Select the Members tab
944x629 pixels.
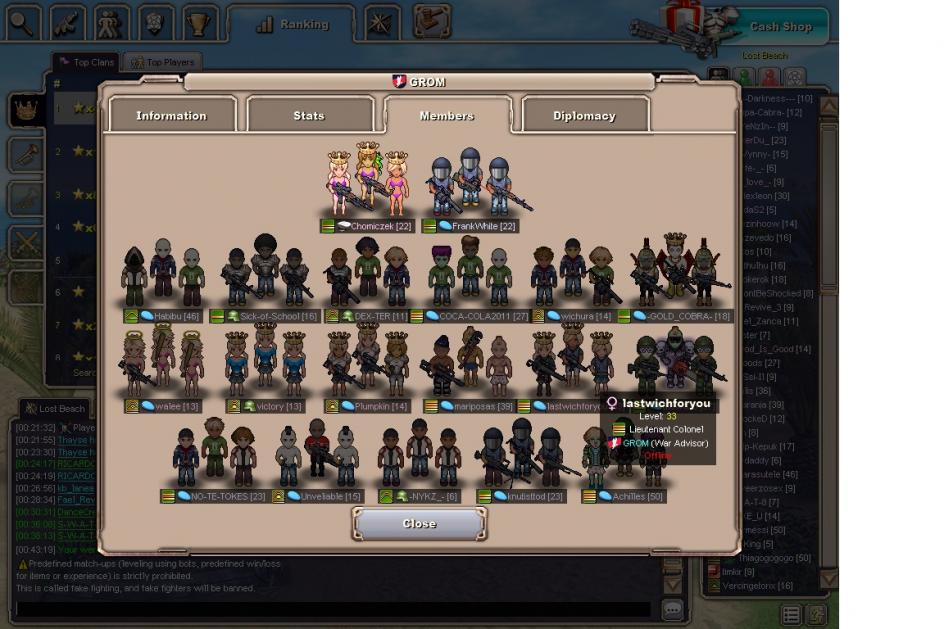point(446,116)
